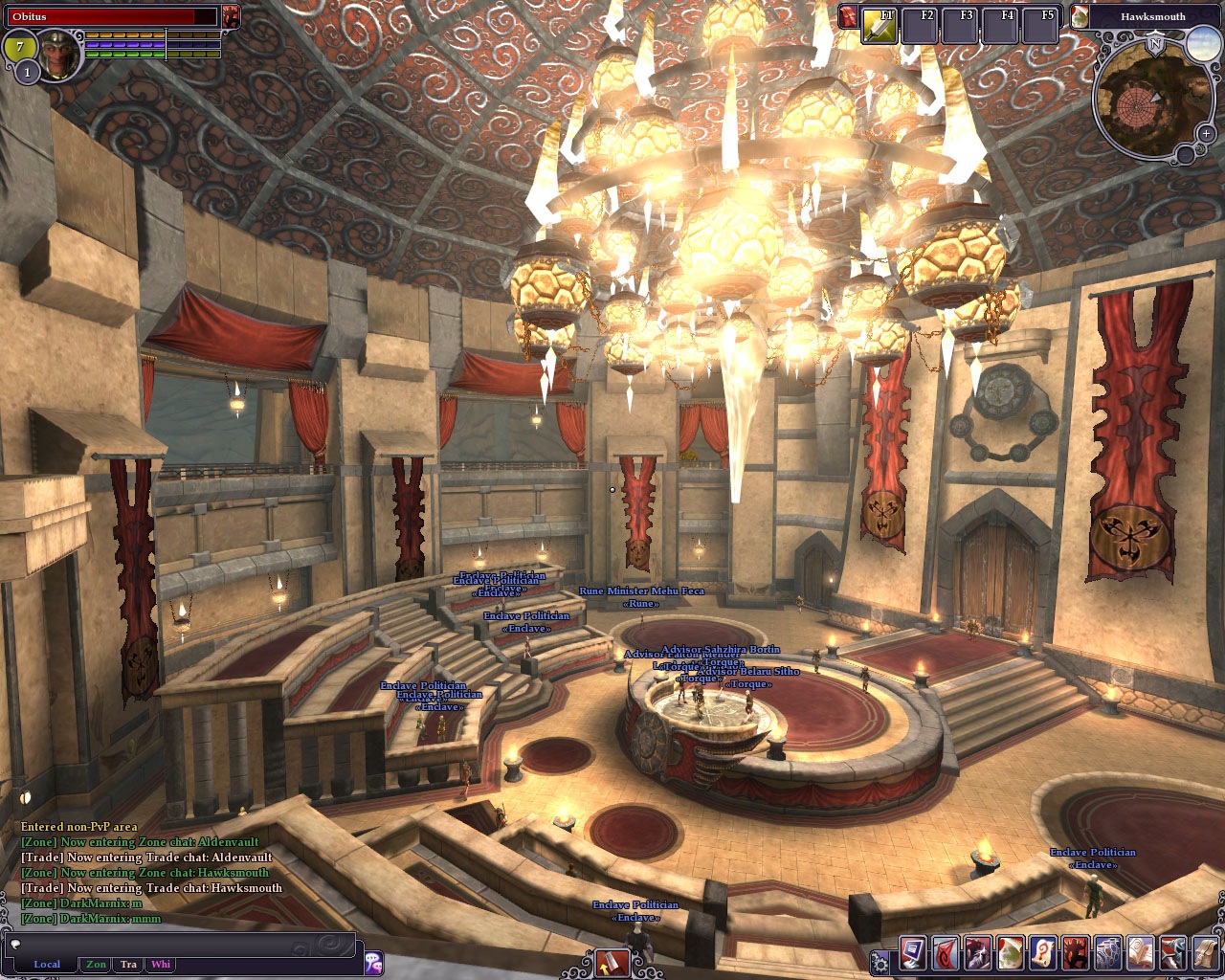Click the Hawksmouth zone name bar
Image resolution: width=1225 pixels, height=980 pixels.
tap(1152, 16)
